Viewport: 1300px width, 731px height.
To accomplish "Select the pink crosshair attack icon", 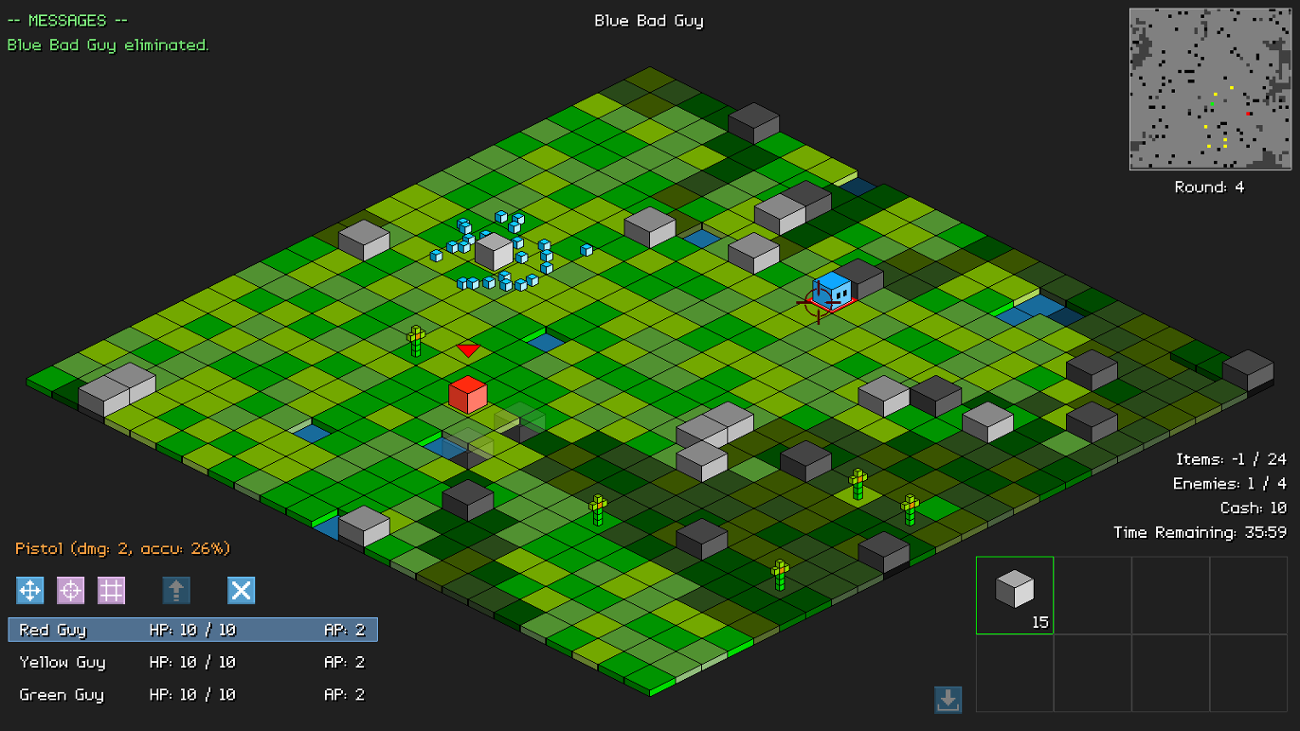I will click(70, 590).
